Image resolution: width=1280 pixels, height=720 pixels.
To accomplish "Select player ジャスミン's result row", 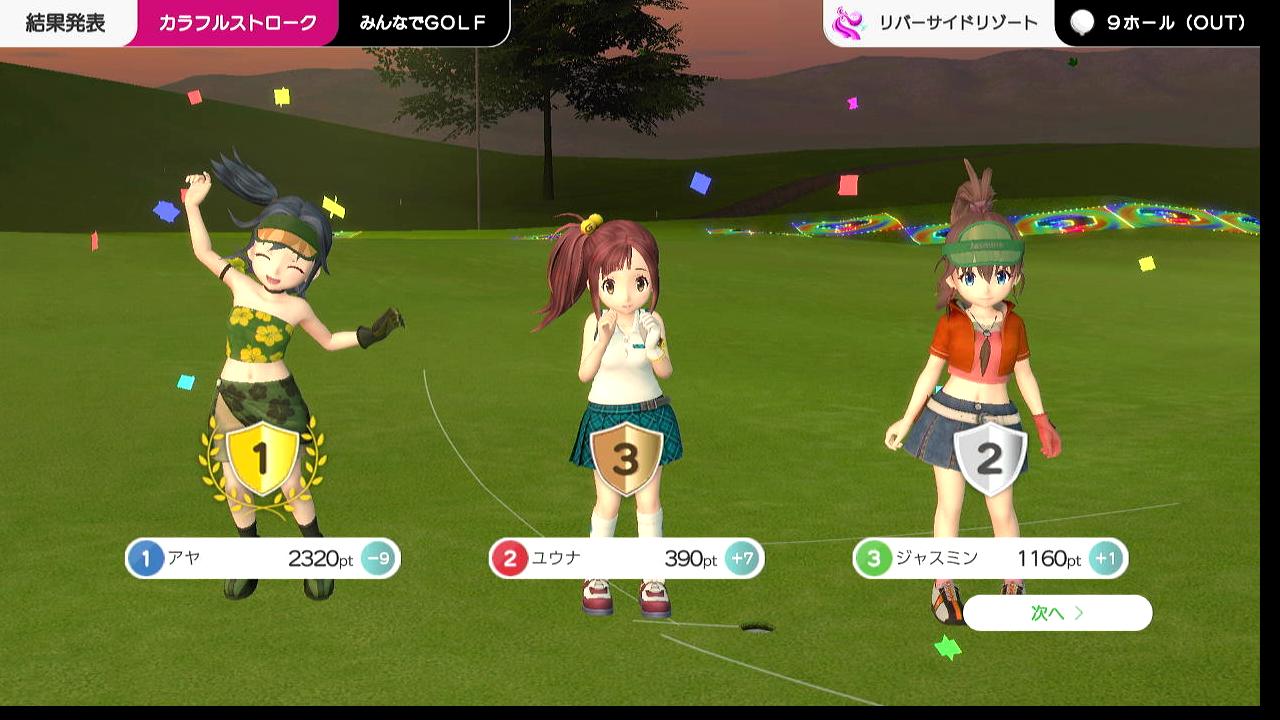I will click(990, 558).
